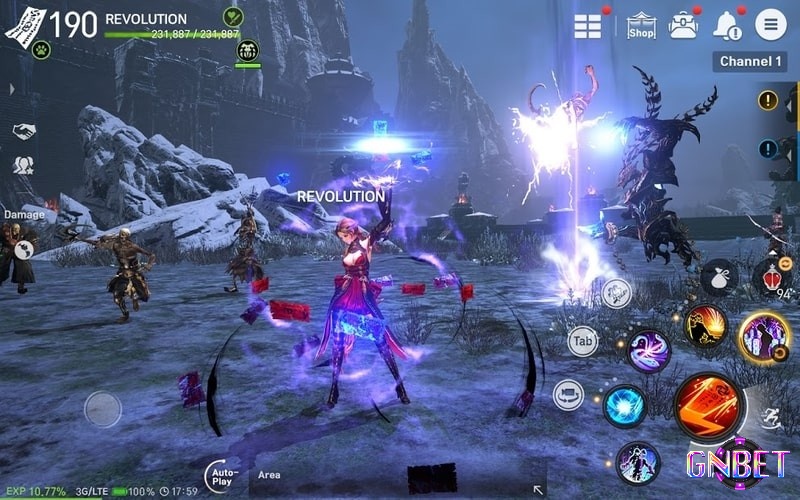
Task: Activate the purple swirl skill
Action: (648, 351)
